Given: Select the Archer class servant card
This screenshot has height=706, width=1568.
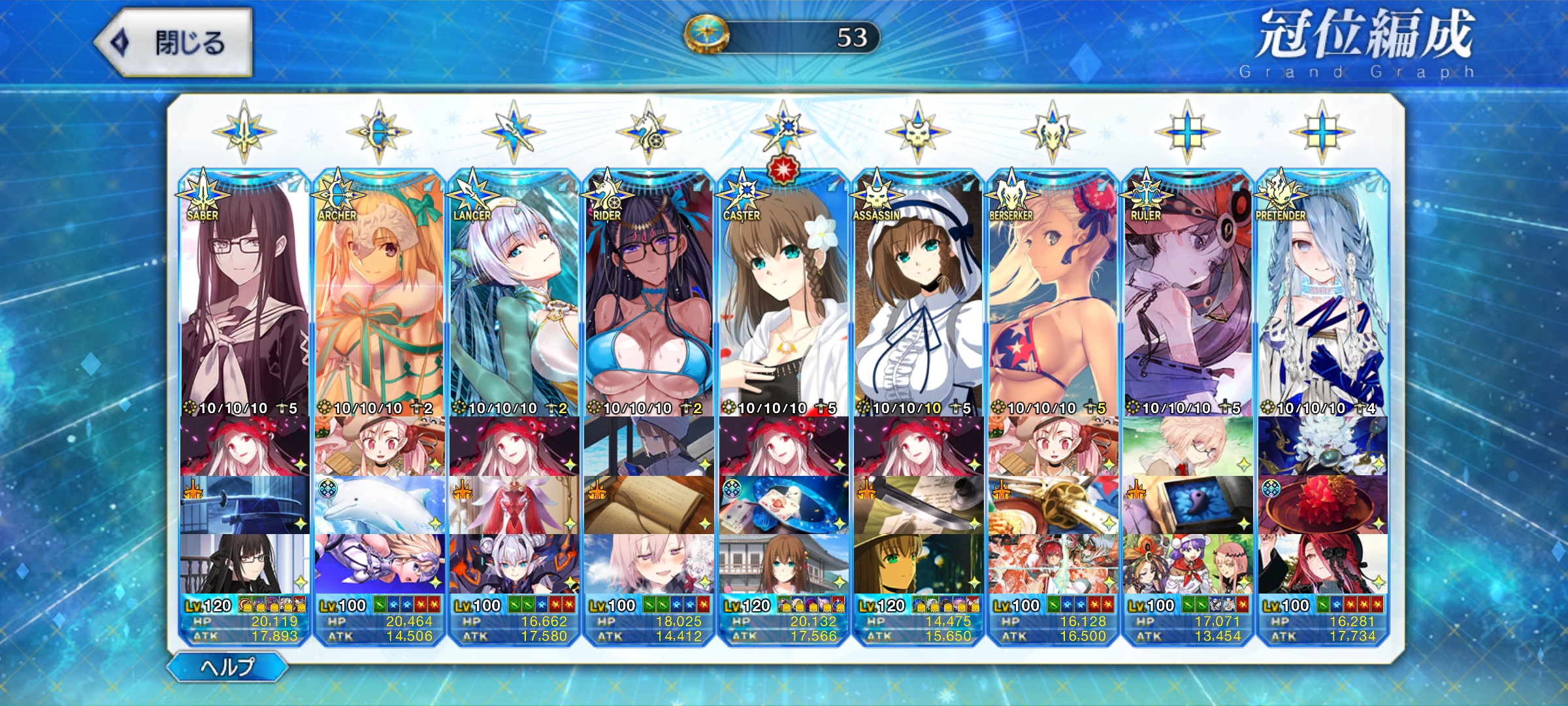Looking at the screenshot, I should 379,294.
